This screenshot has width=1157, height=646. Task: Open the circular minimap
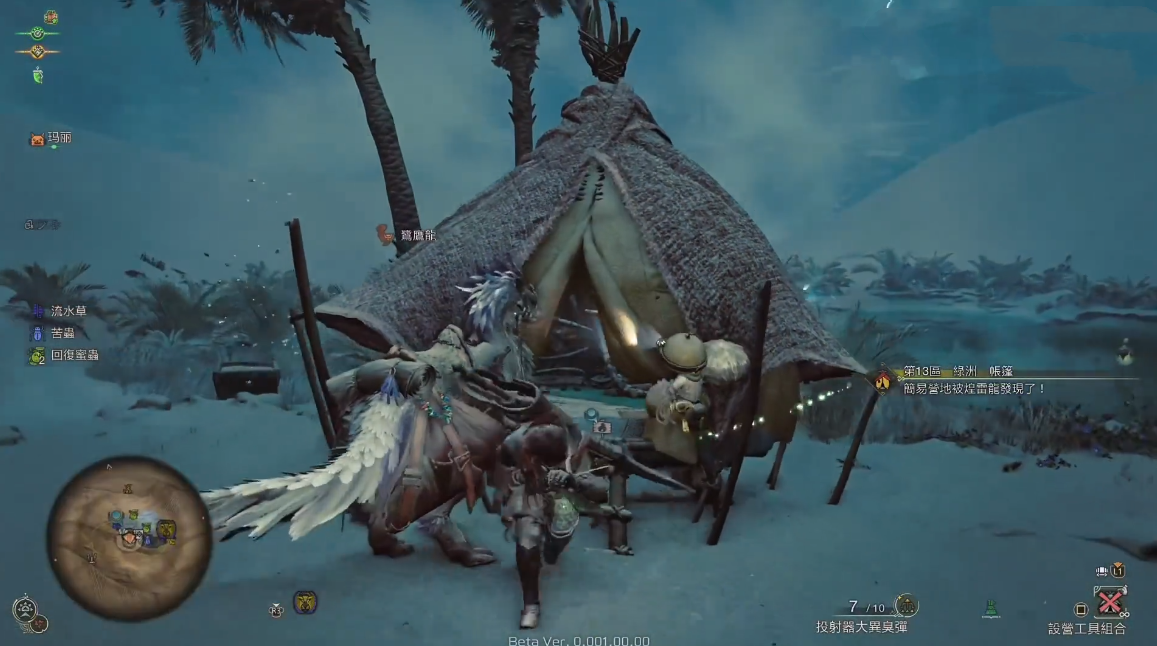[x=129, y=537]
